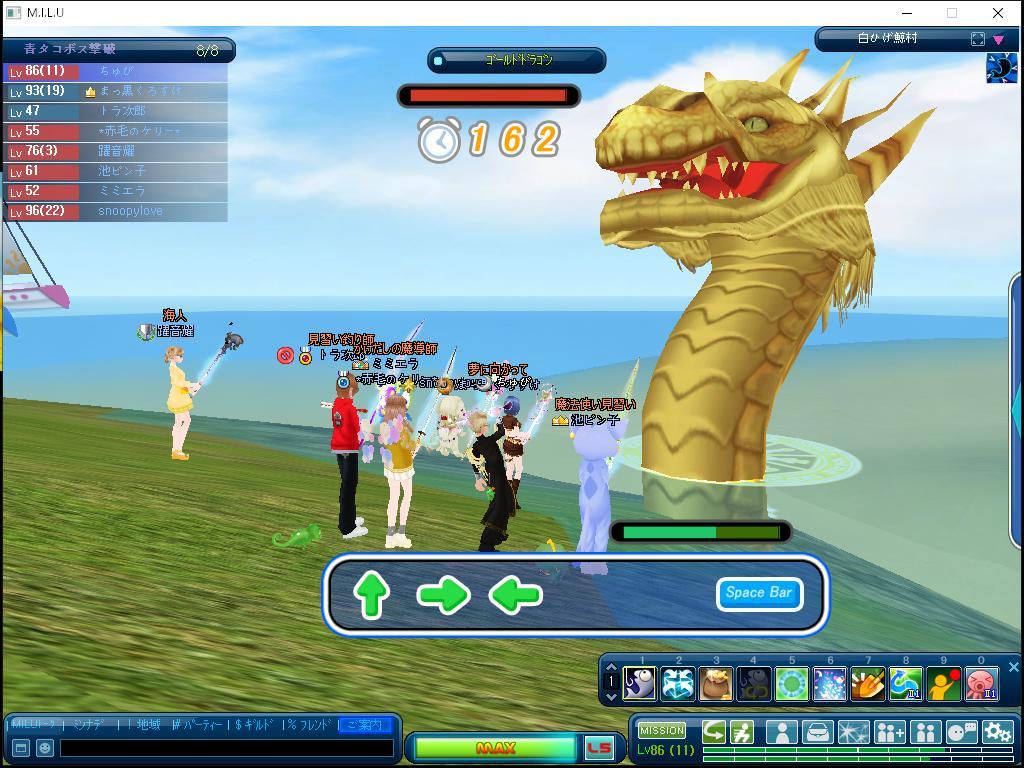Click the Space Bar button

pyautogui.click(x=759, y=593)
